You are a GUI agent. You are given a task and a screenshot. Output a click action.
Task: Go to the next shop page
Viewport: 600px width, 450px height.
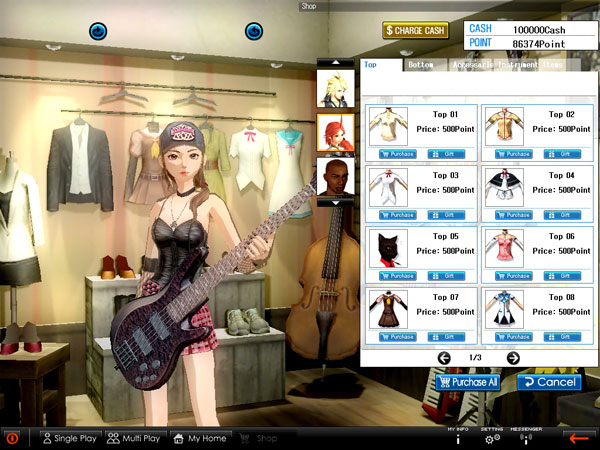513,358
